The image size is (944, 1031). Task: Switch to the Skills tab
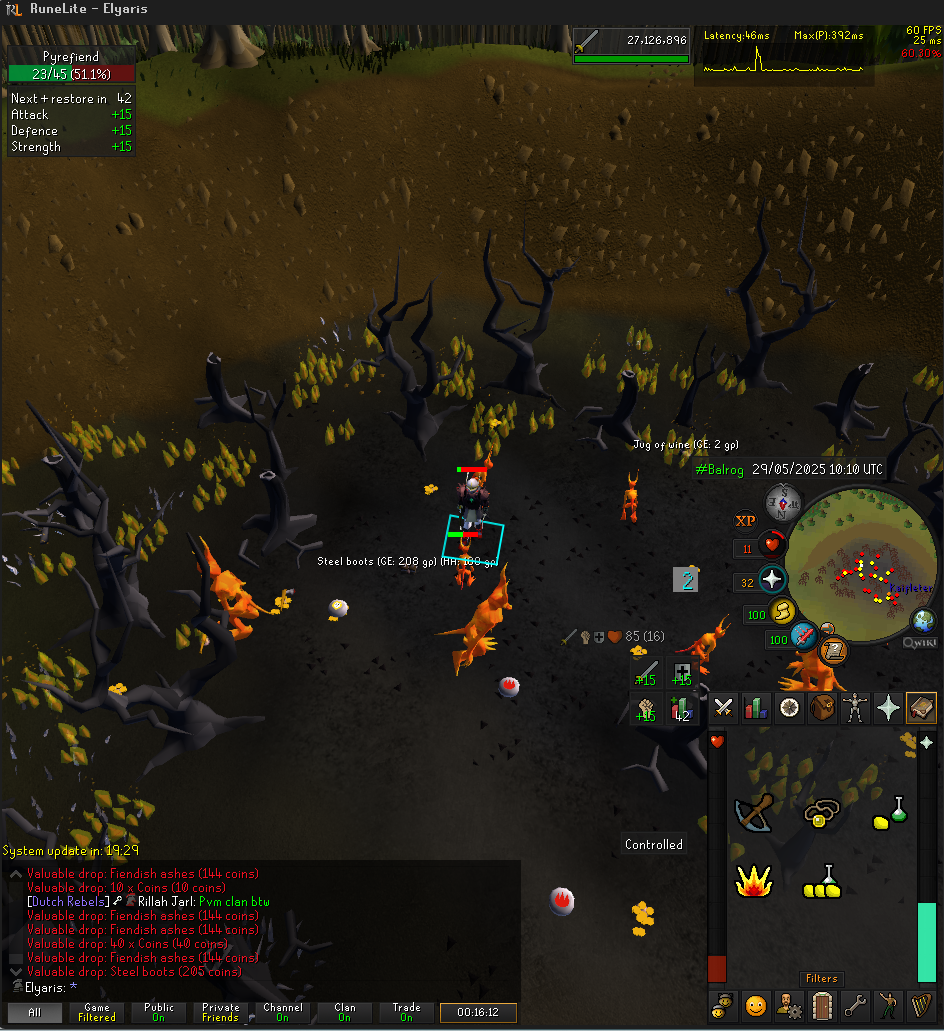[756, 708]
